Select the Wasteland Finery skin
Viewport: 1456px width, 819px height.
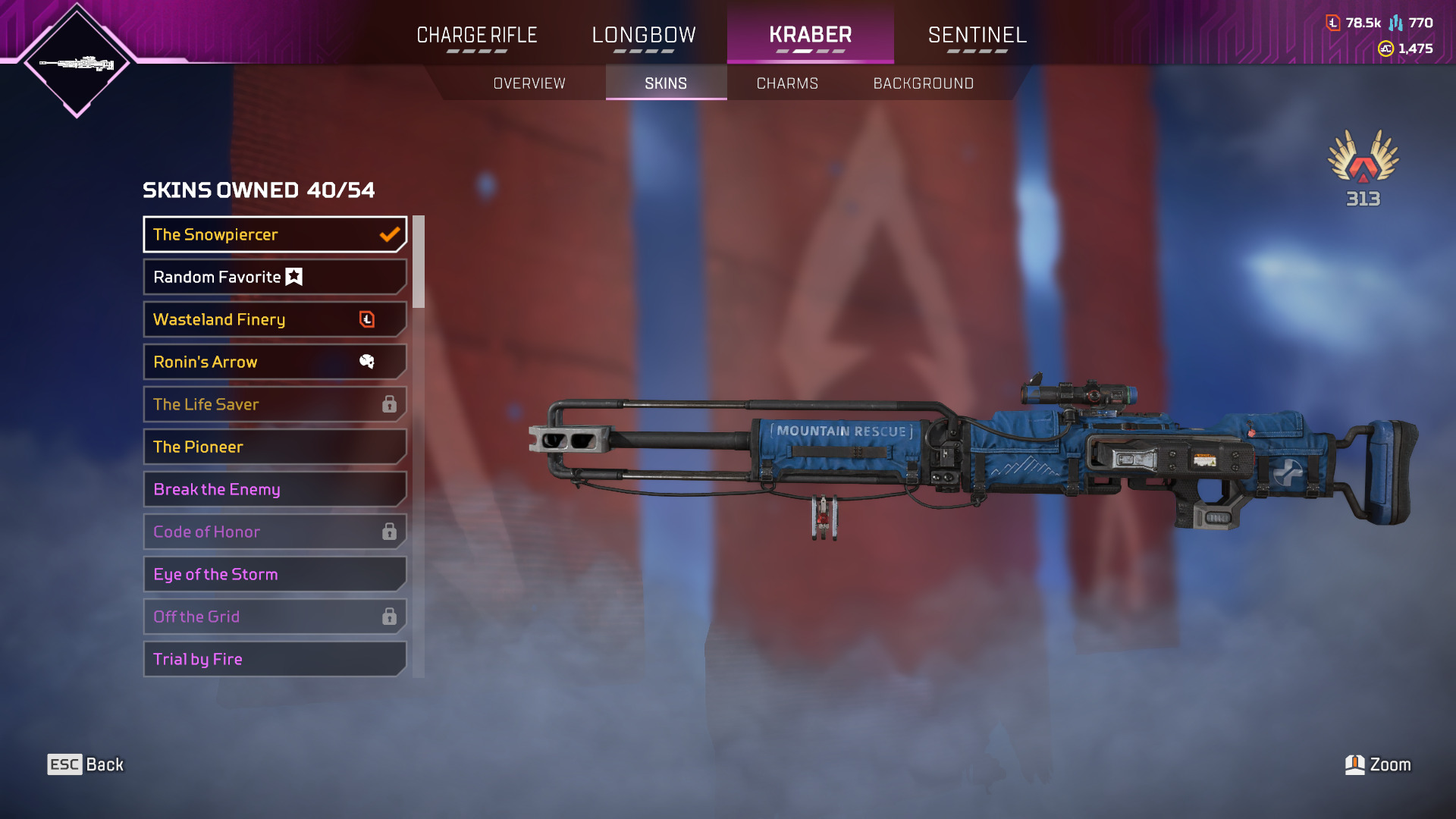point(275,319)
